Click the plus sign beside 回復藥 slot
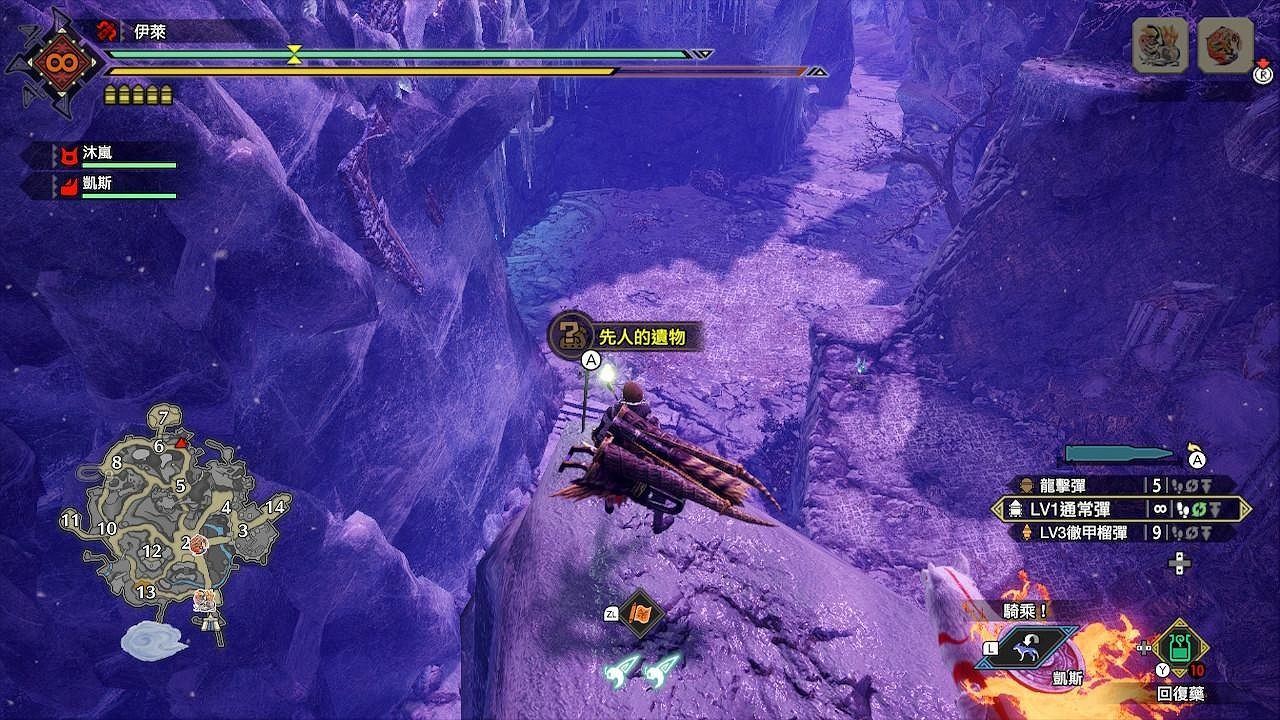 (1143, 647)
